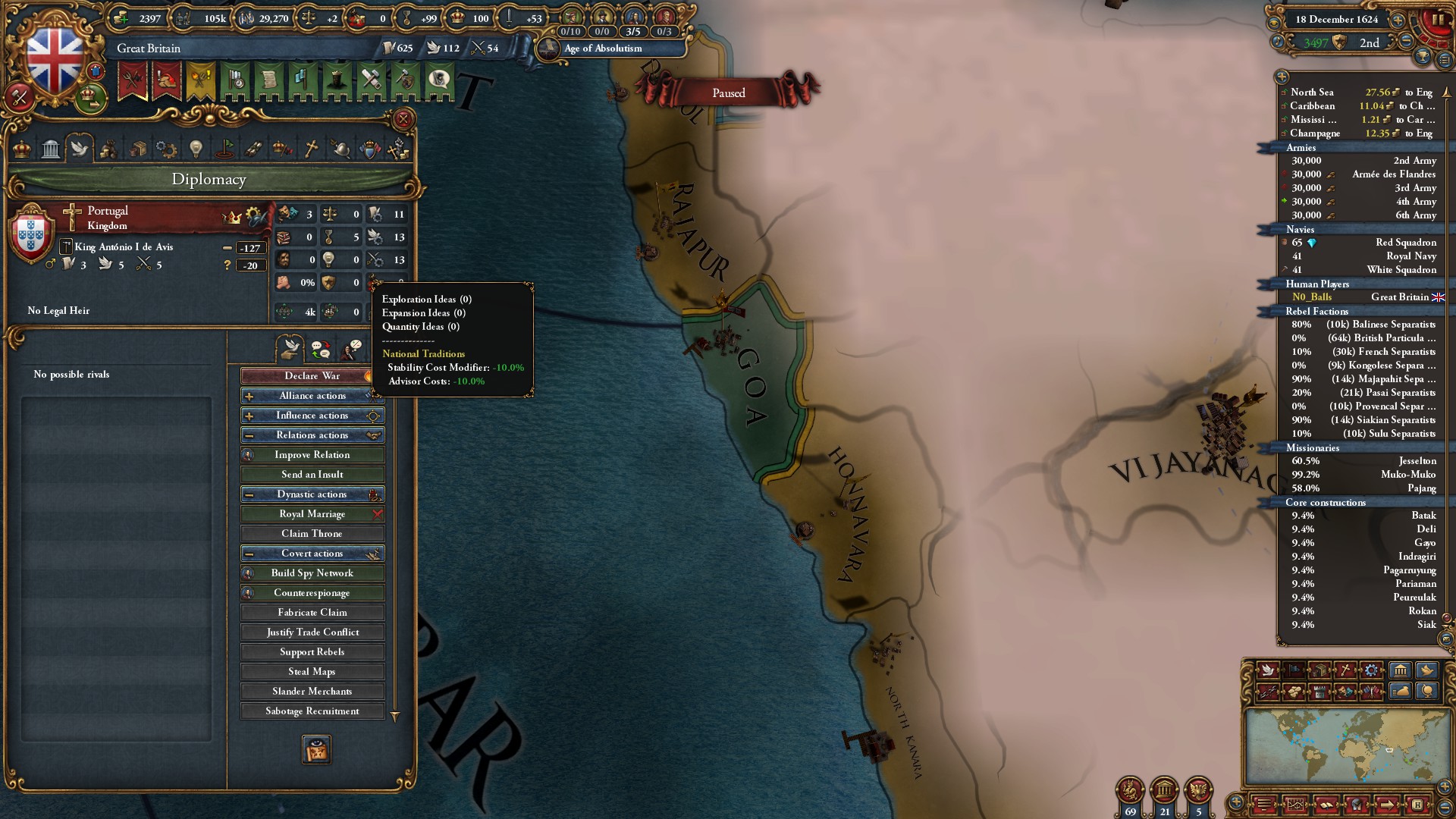Select the religious mapmode cross icon above the minimap
This screenshot has height=819, width=1456.
click(x=1345, y=670)
